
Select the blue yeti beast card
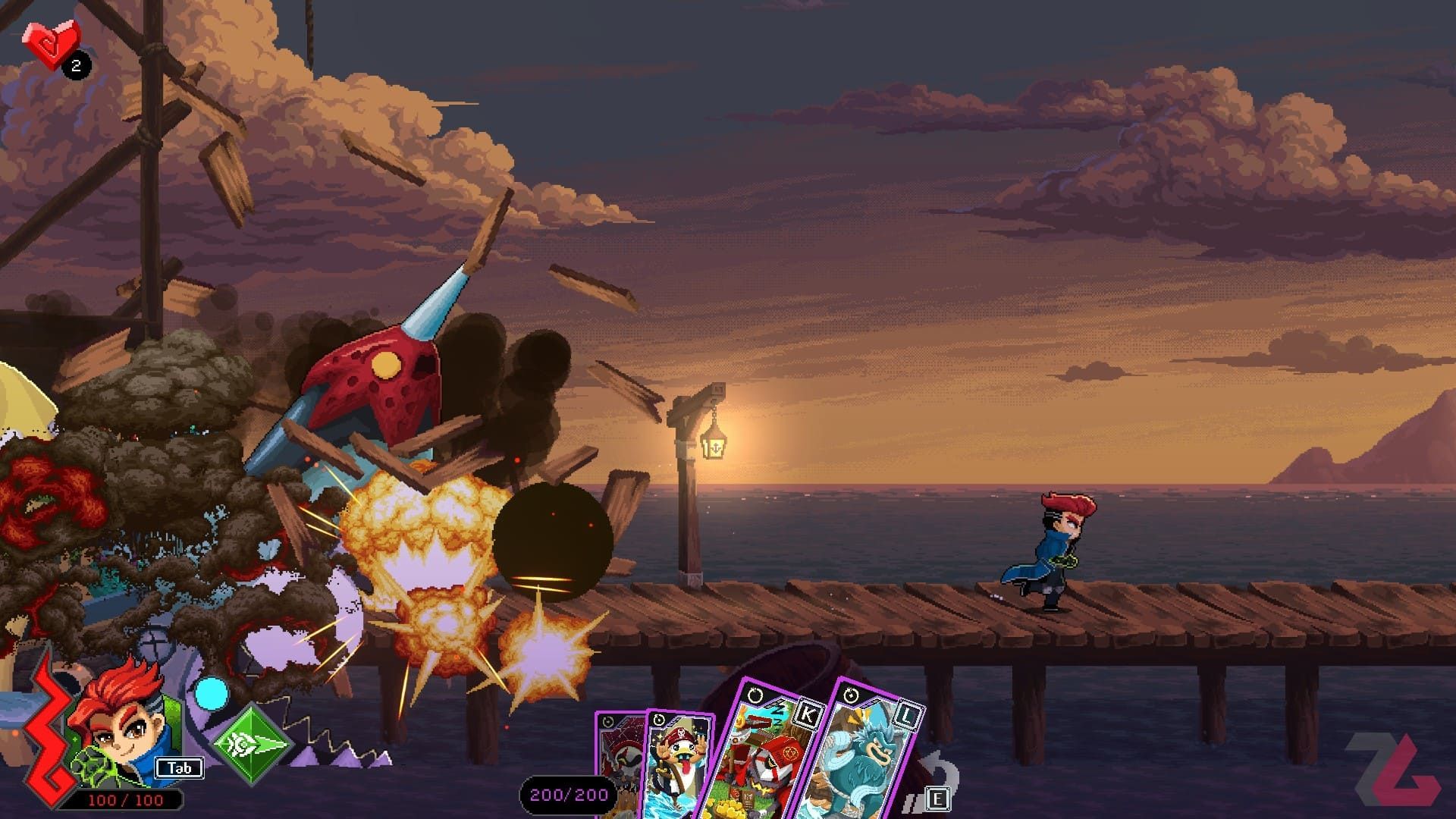coord(864,758)
